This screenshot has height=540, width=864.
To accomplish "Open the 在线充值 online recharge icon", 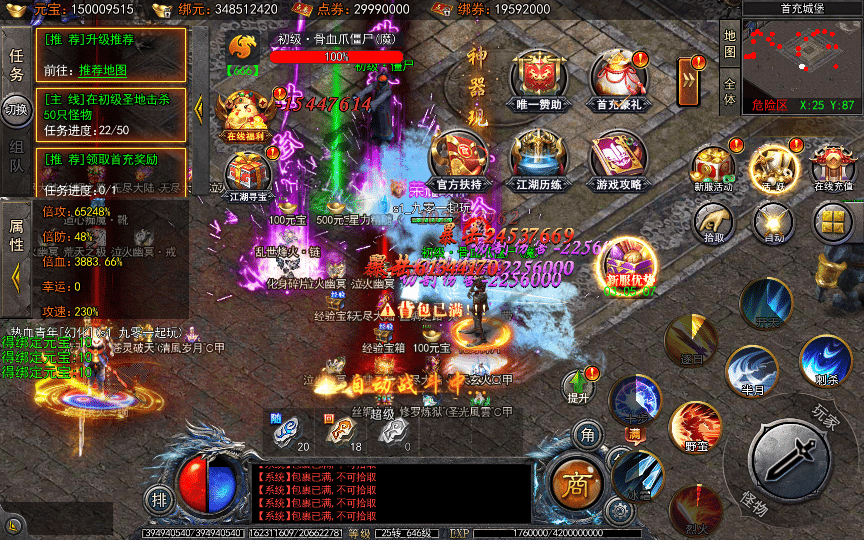I will point(832,166).
